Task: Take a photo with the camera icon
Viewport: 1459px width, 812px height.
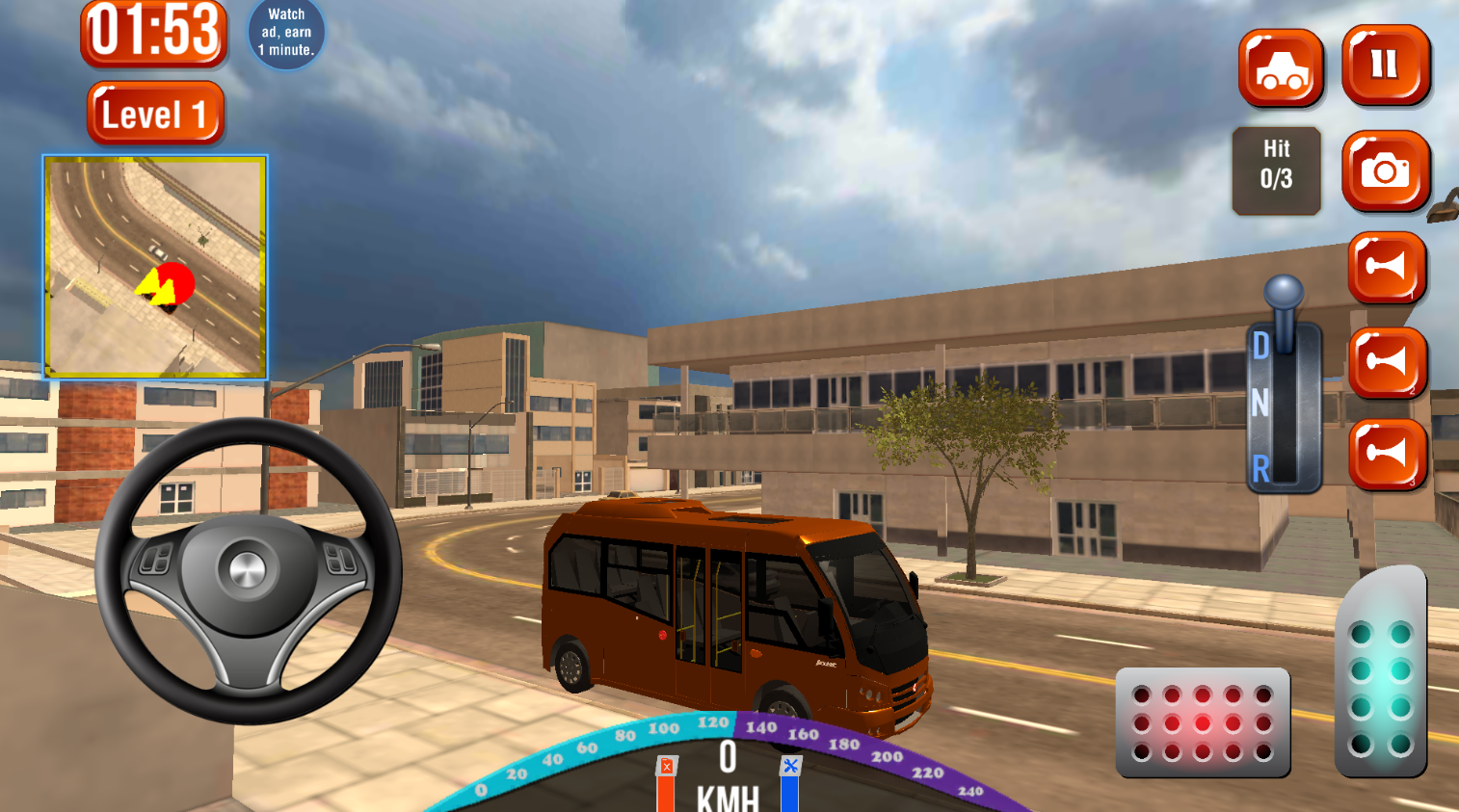Action: (1386, 173)
